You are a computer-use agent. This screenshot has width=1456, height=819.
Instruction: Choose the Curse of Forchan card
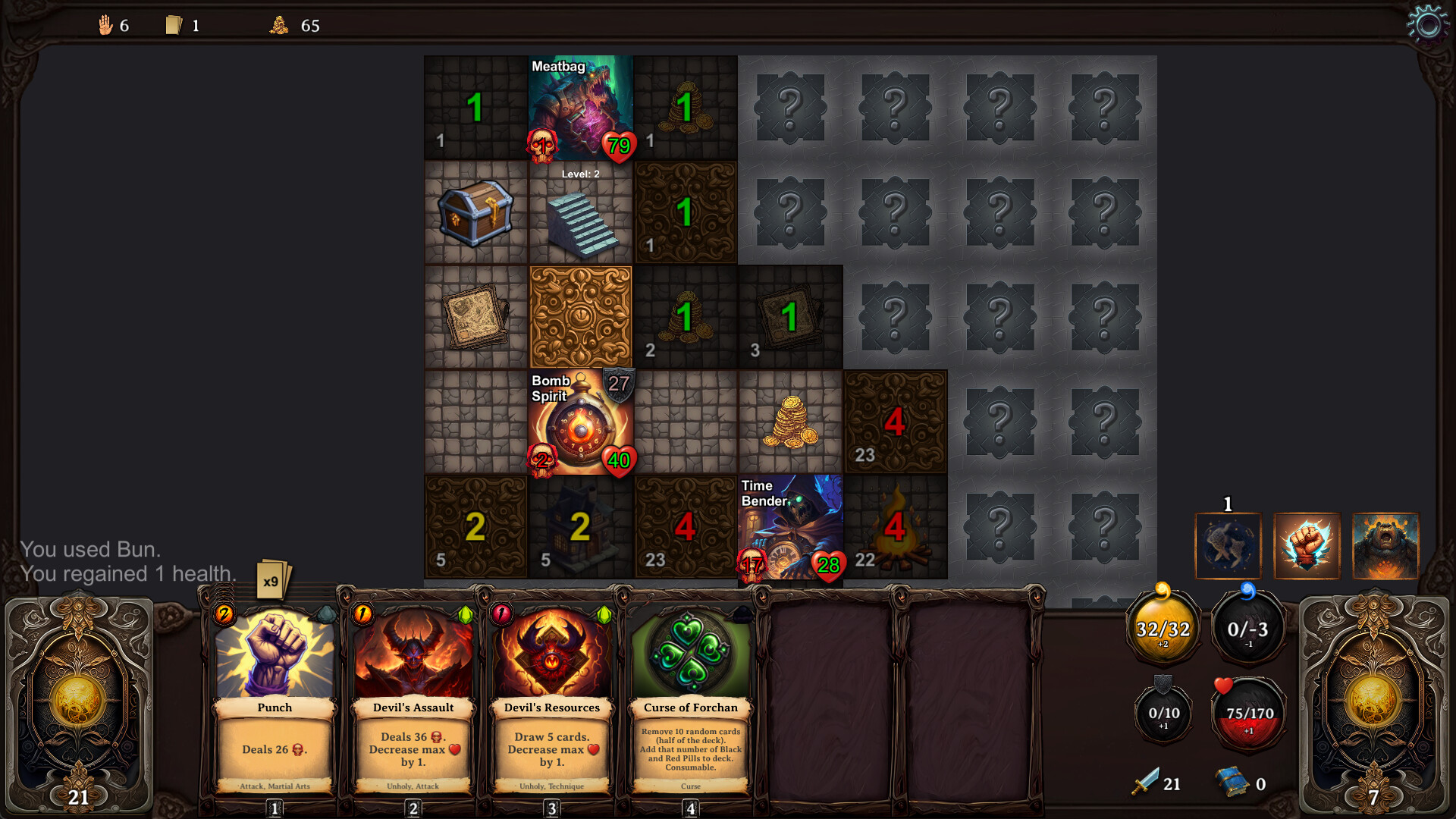pos(690,698)
